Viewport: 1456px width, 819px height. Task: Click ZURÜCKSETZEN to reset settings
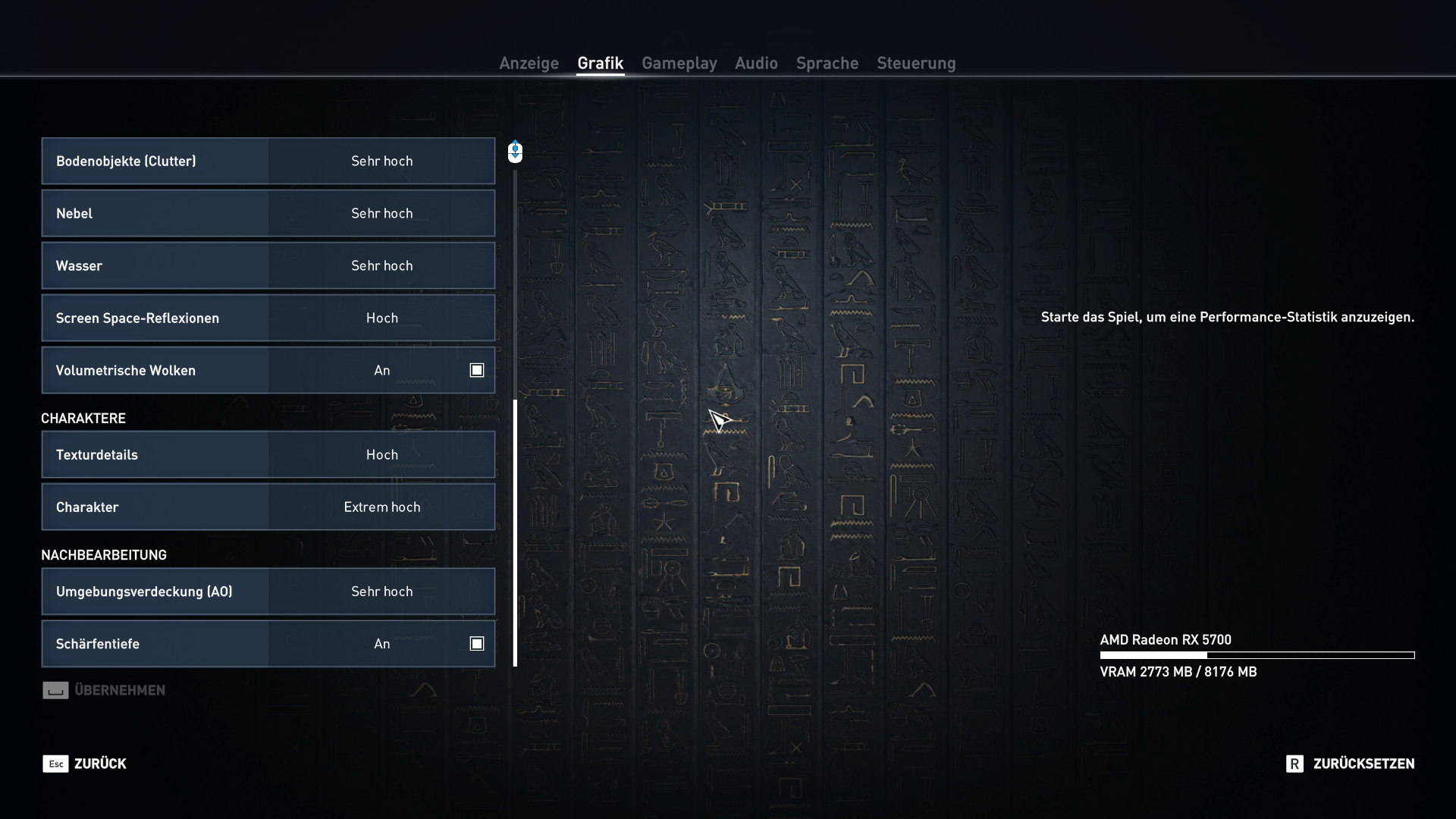coord(1363,764)
